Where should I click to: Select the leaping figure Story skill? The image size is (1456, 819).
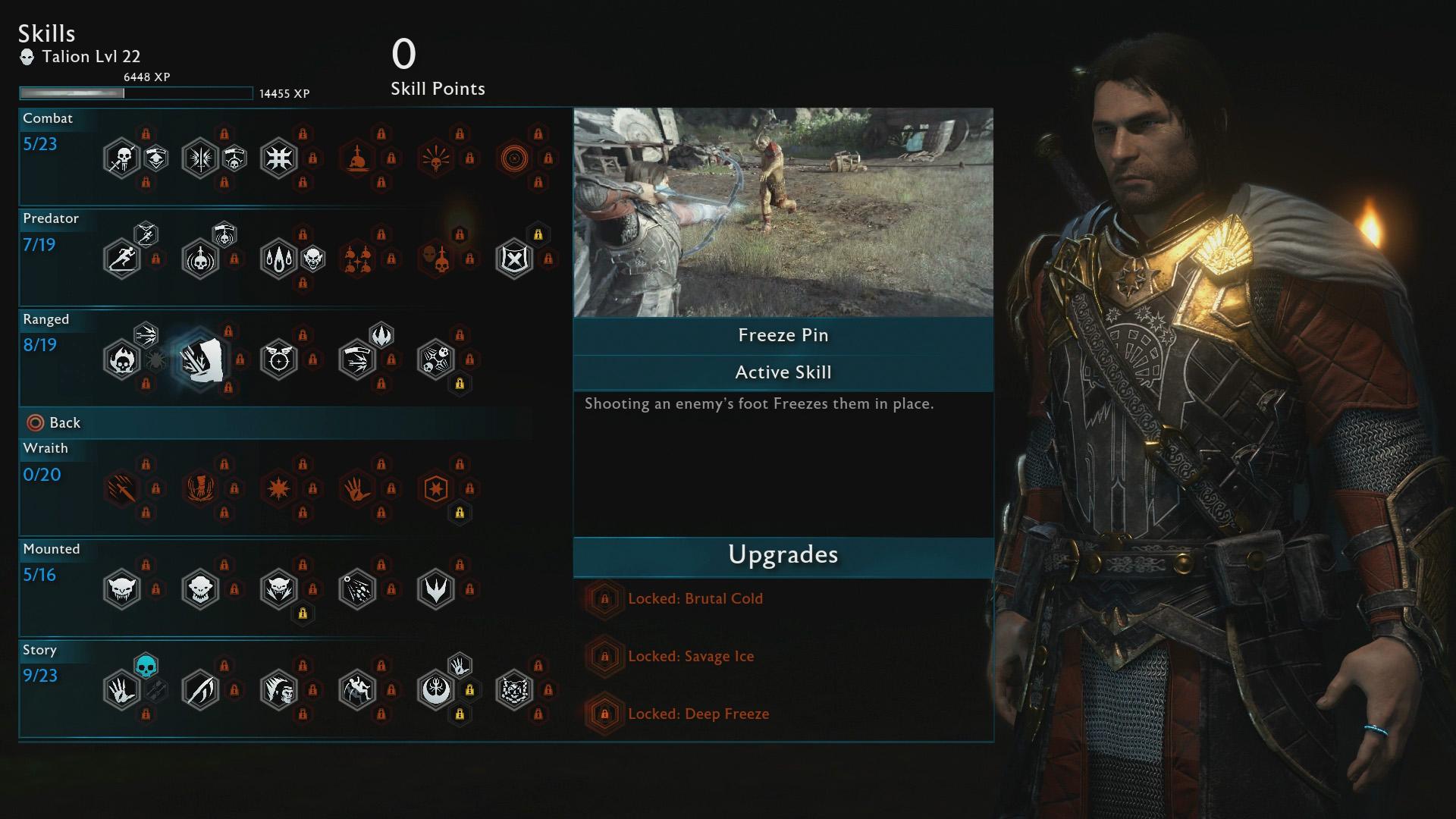(x=357, y=690)
